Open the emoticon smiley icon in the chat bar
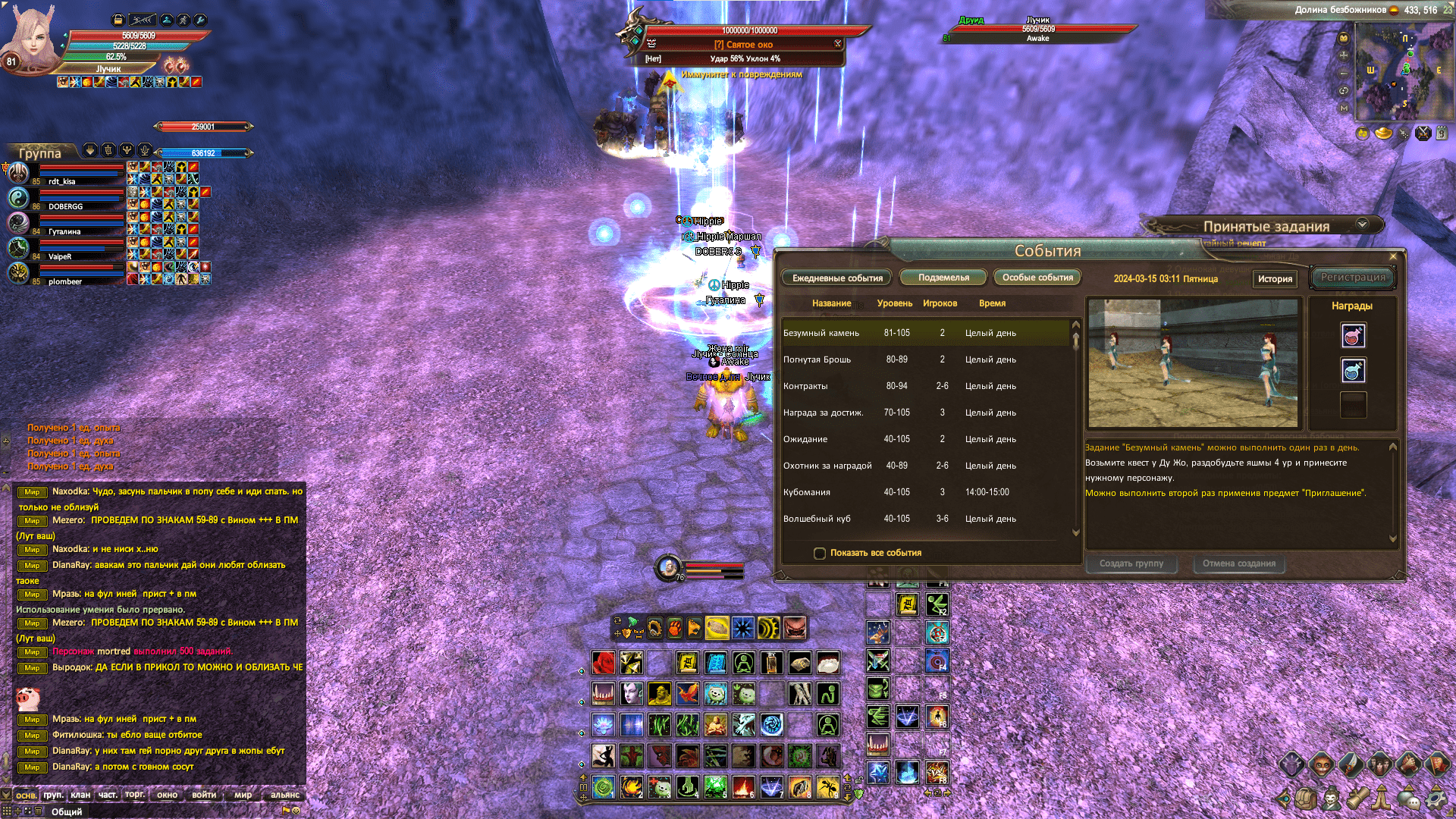Screen dimensions: 1456x819 [297, 811]
